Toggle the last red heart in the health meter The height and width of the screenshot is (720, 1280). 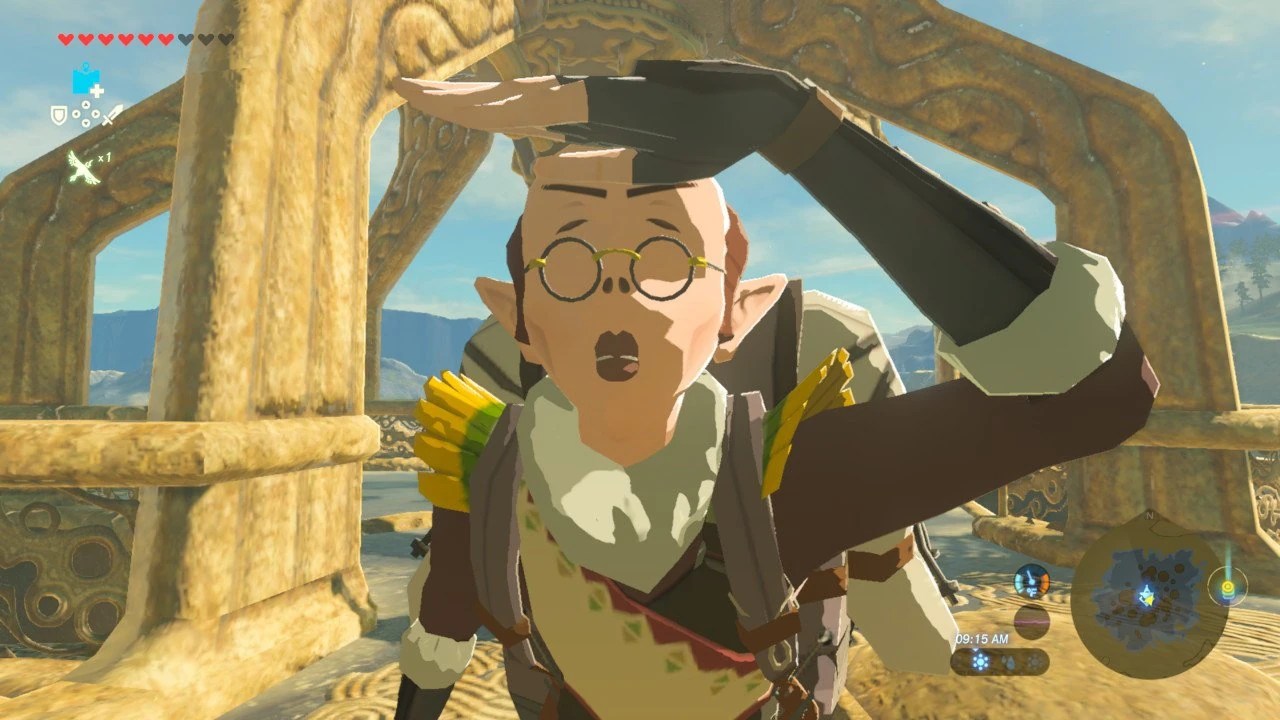(163, 39)
